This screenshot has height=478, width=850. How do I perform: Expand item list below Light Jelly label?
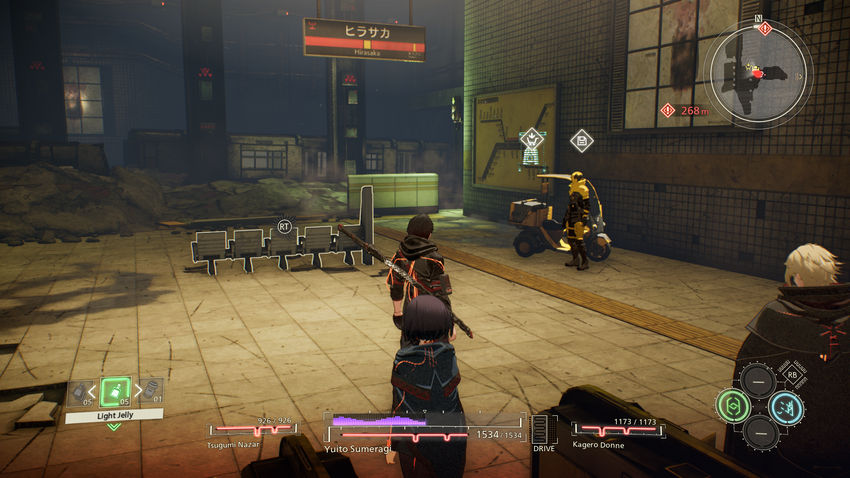(114, 427)
